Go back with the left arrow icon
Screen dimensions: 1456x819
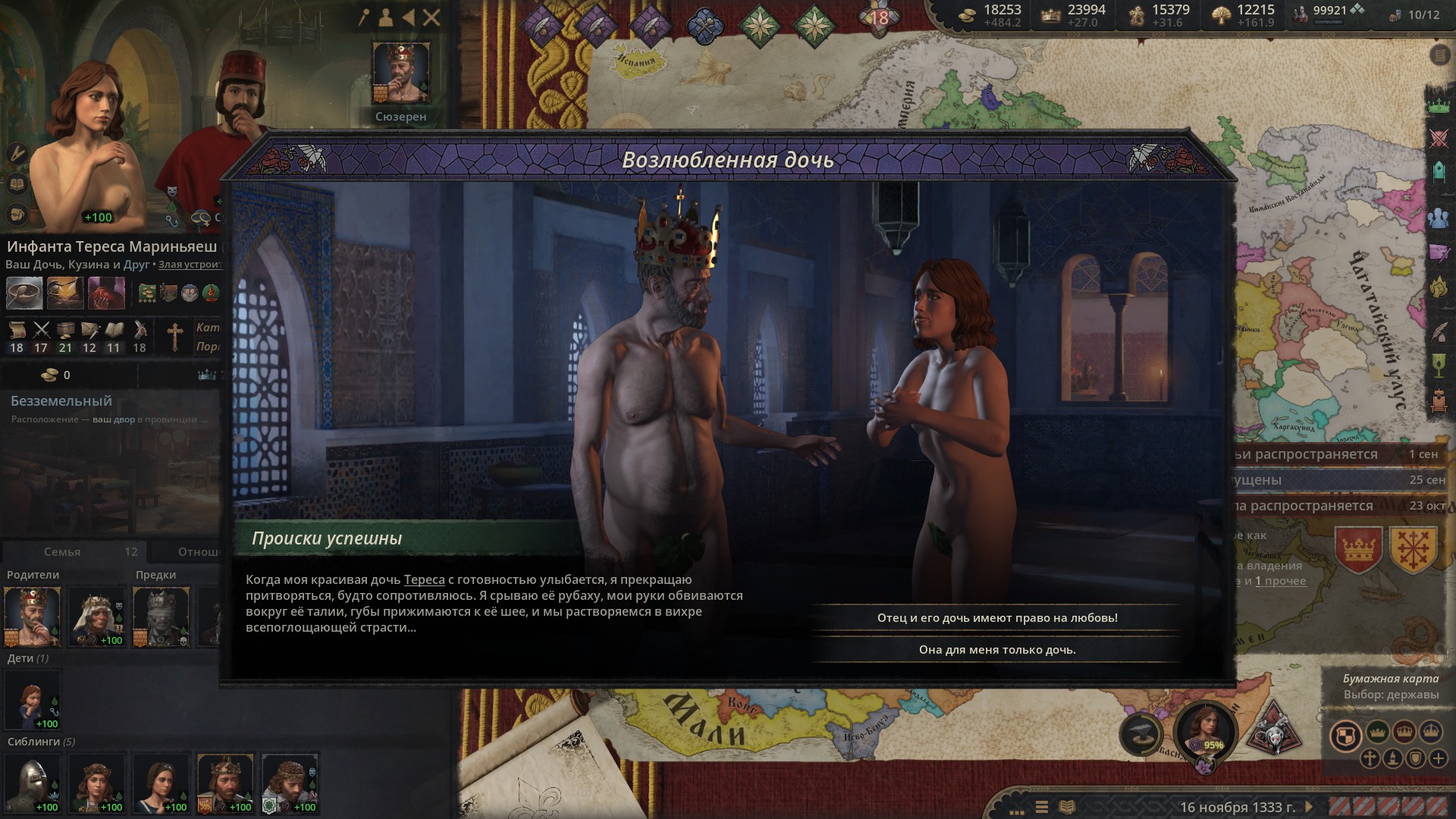point(409,17)
